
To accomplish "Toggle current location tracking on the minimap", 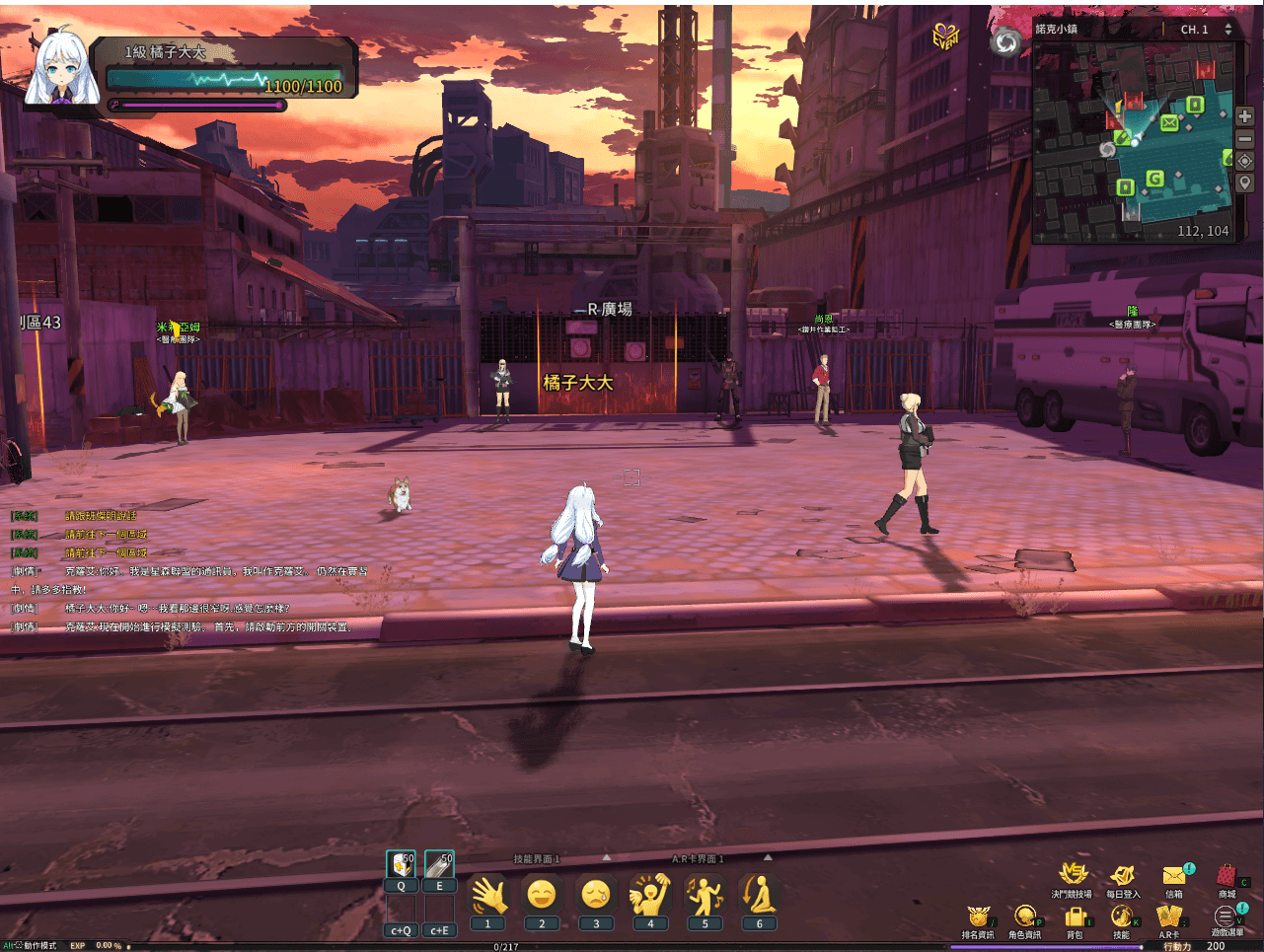I will 1244,161.
